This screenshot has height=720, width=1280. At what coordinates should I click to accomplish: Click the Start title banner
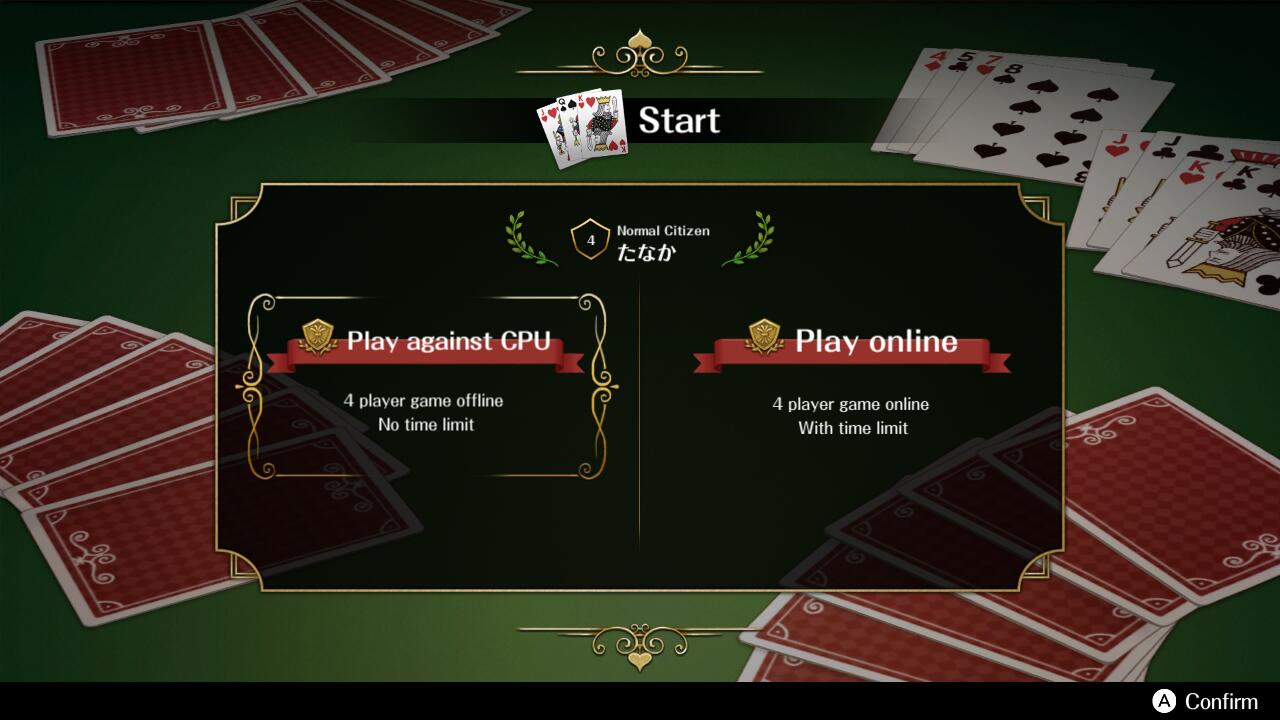coord(679,121)
